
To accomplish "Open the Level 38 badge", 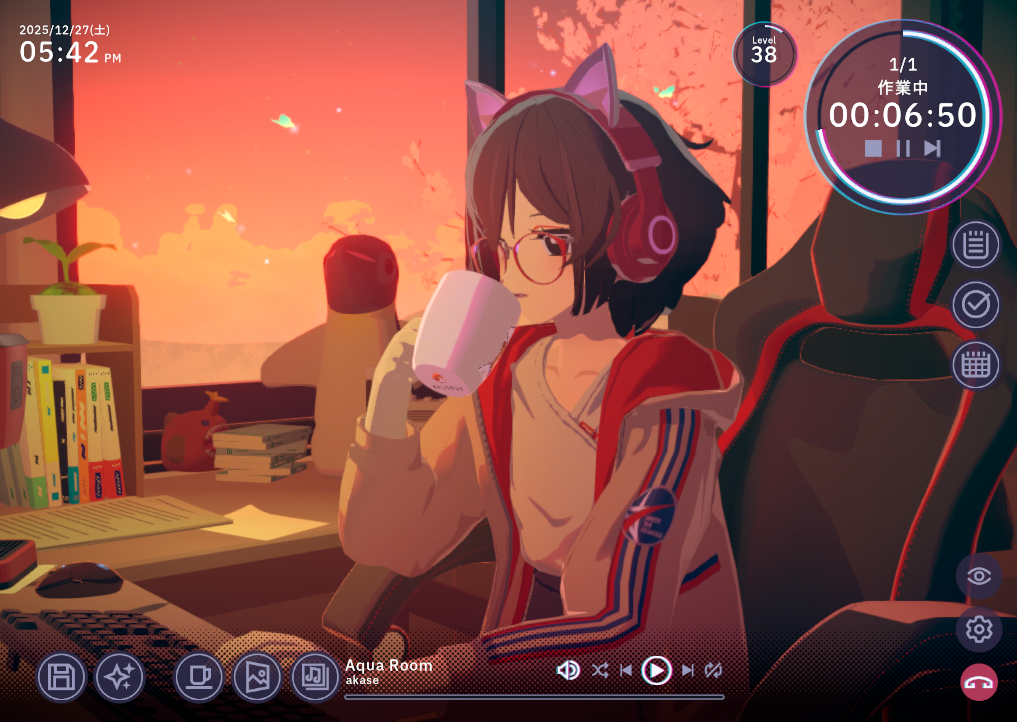I will tap(764, 53).
